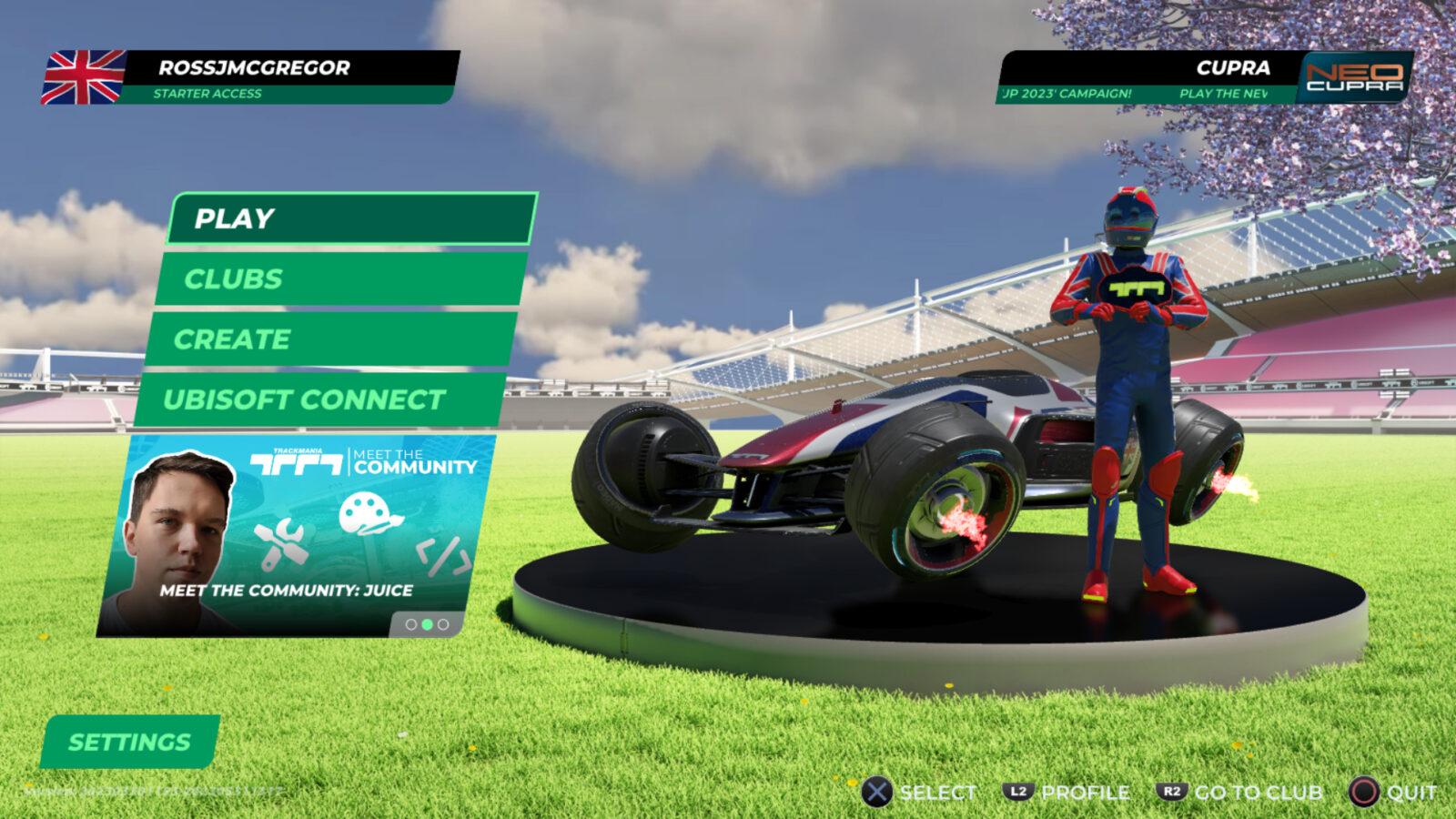Expand the Cupra campaign banner
1456x819 pixels.
(1147, 79)
